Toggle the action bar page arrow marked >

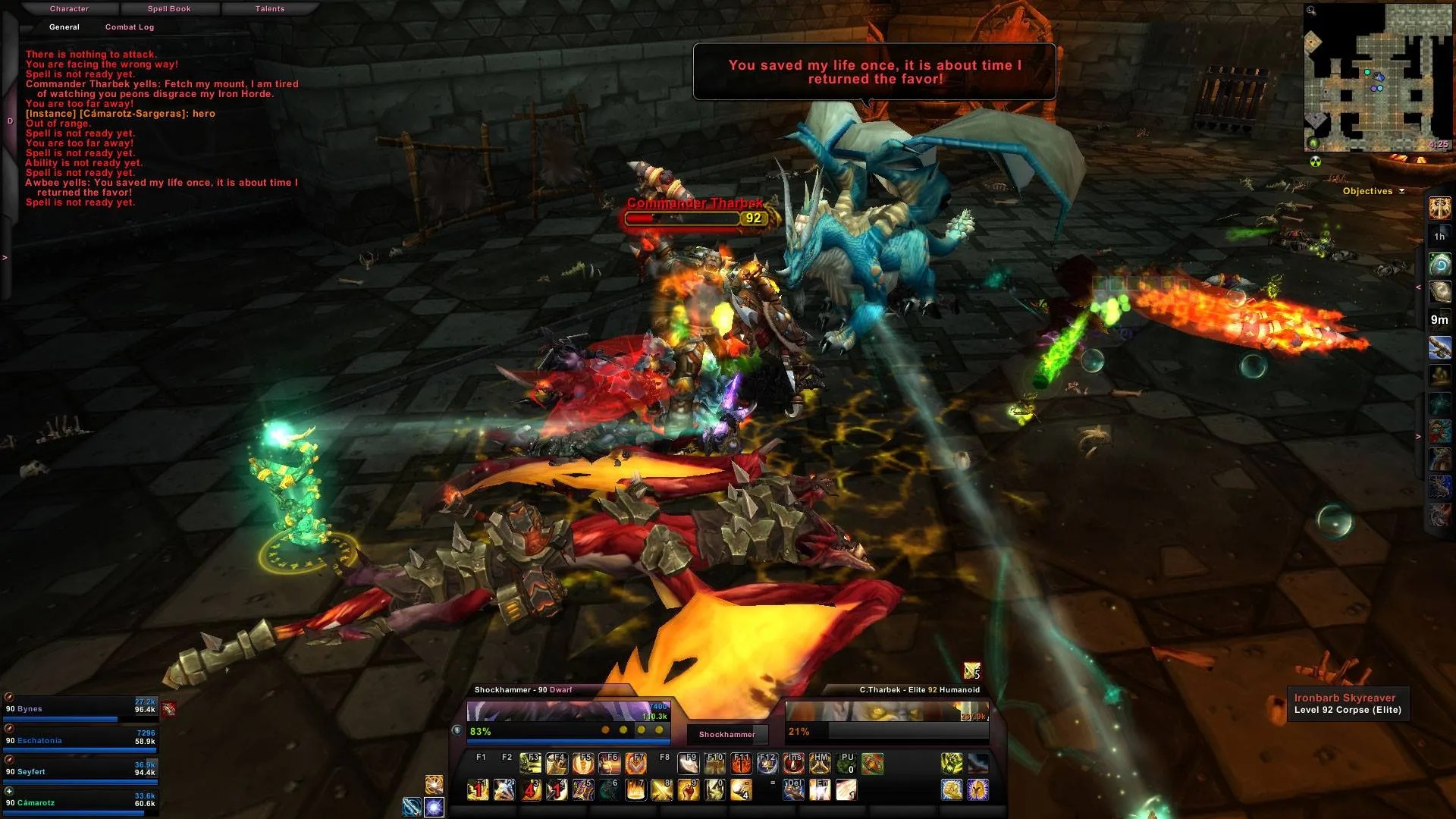tap(1417, 437)
